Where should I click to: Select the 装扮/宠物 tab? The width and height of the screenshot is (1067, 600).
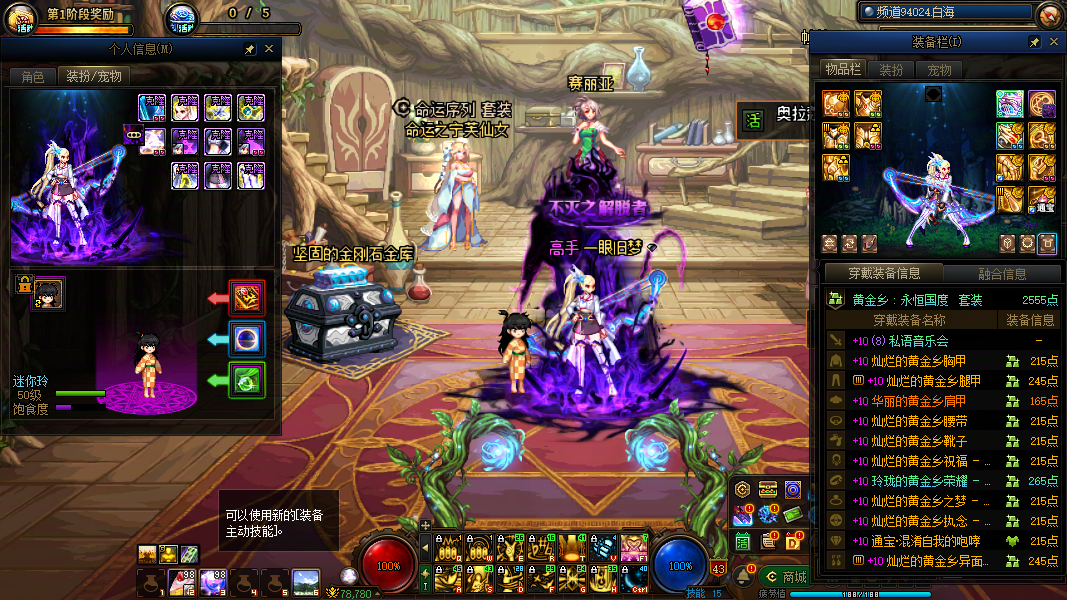pos(94,76)
